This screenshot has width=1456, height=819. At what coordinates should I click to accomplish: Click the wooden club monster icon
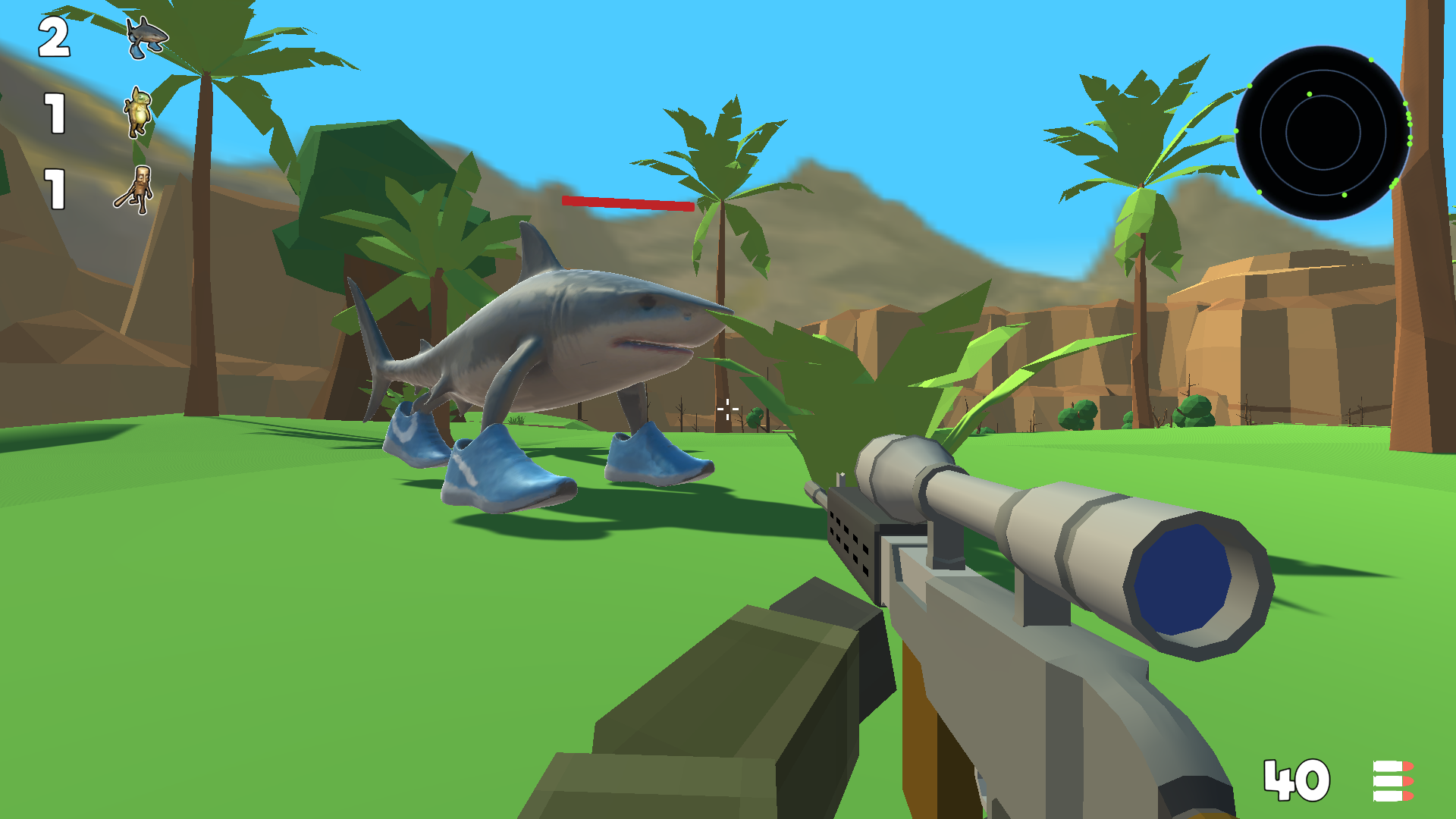(136, 190)
